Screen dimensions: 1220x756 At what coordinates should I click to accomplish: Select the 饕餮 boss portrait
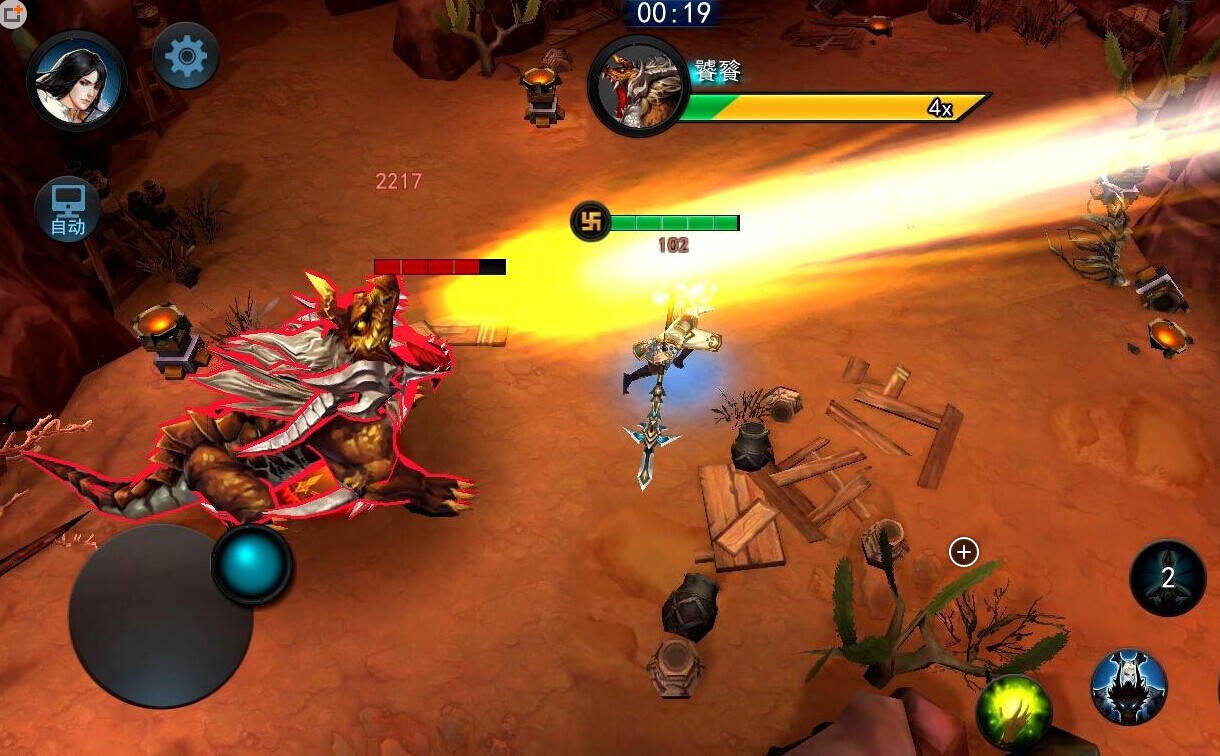pos(638,86)
